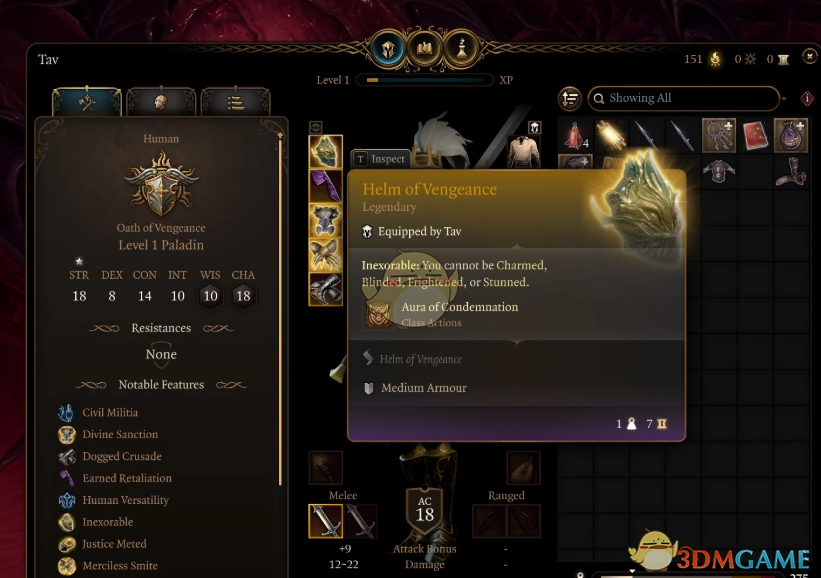821x578 pixels.
Task: Select the equipped Helm of Vengeance slot
Action: (326, 152)
